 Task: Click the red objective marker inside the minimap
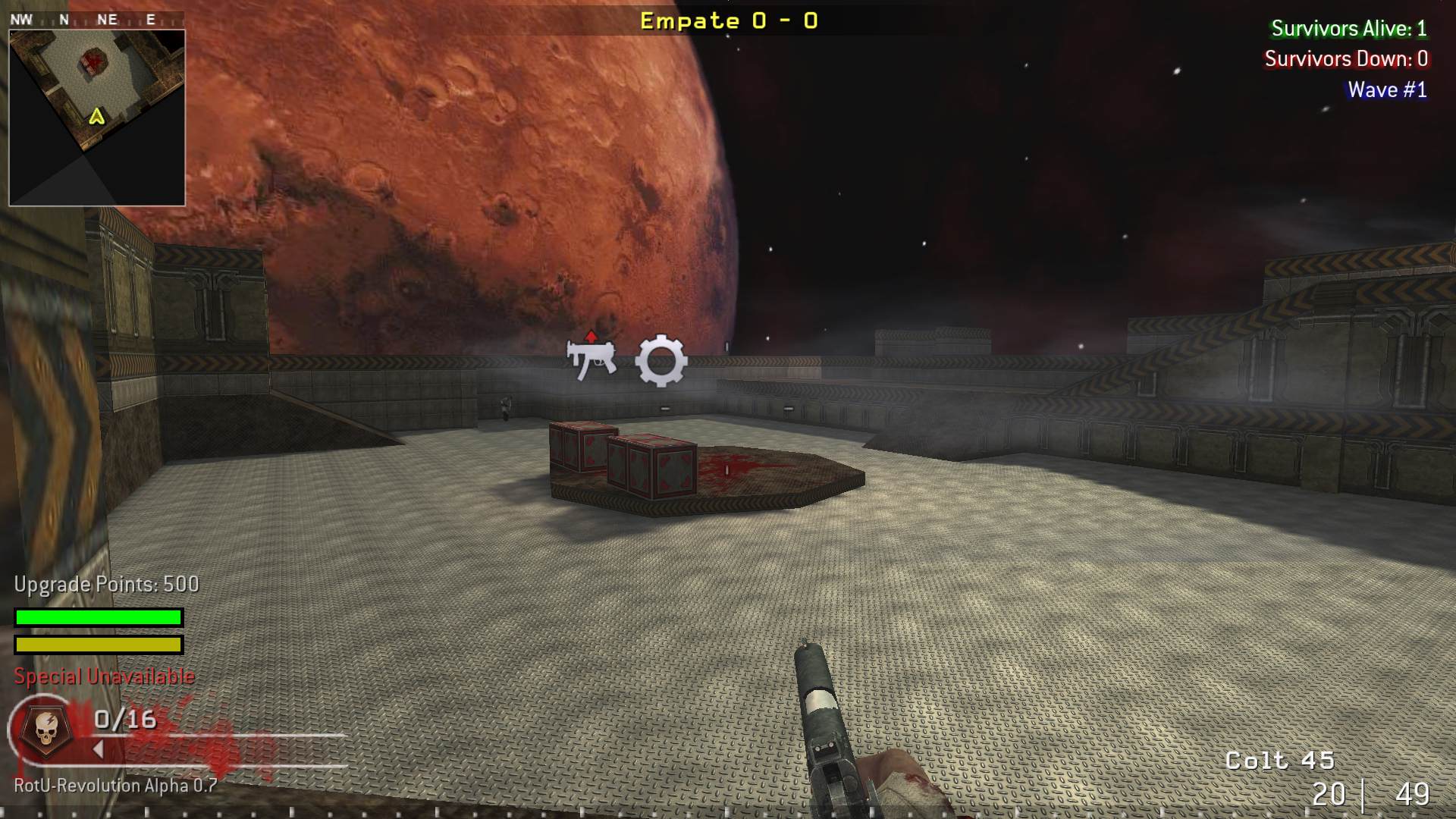(93, 59)
